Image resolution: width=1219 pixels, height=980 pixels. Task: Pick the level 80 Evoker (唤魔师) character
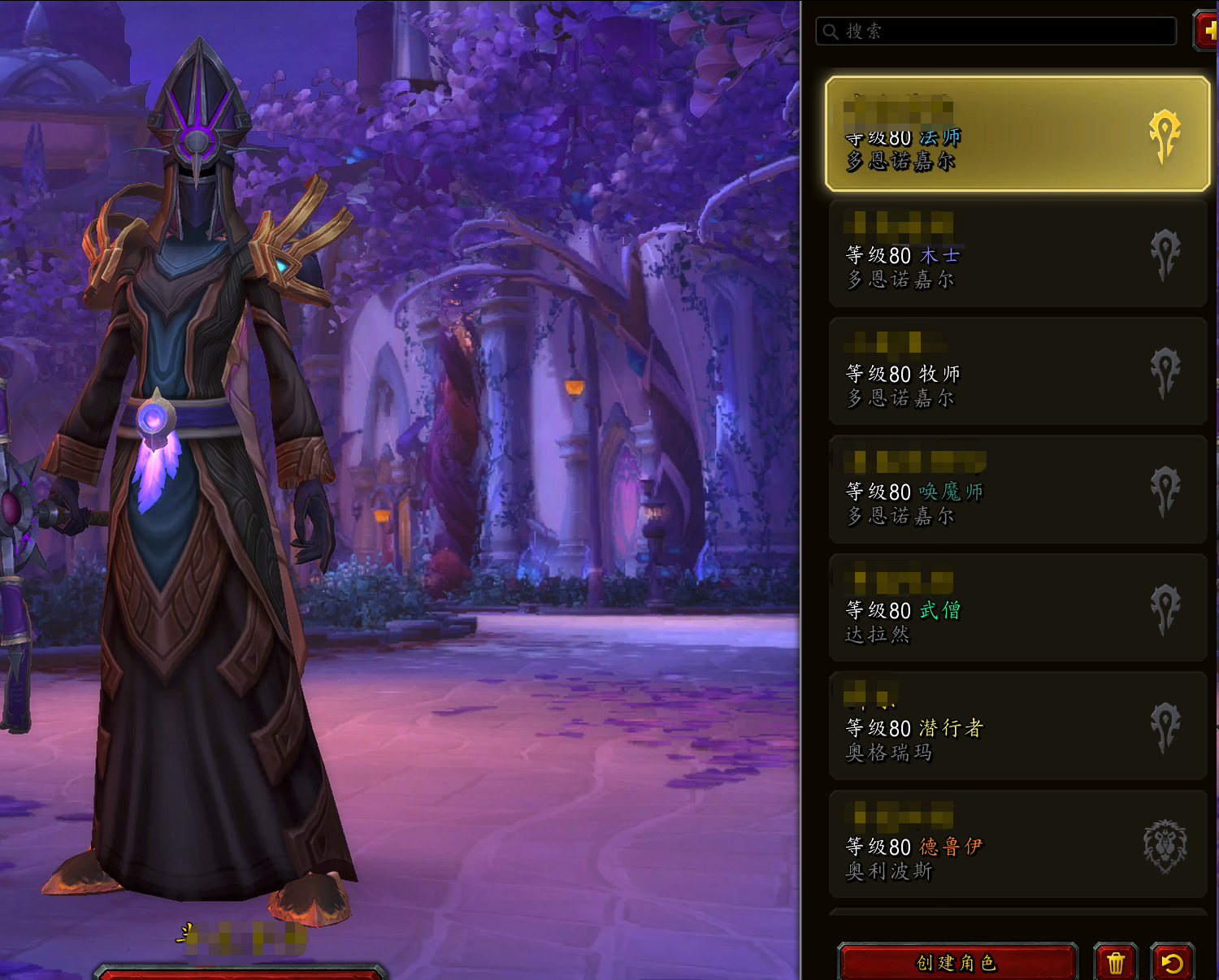pos(1017,491)
